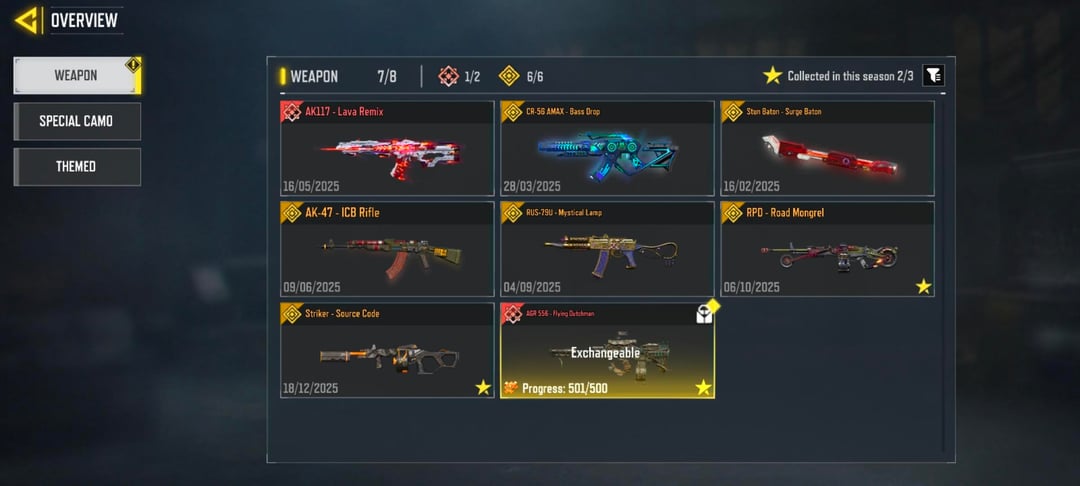Open the filter button beside collected count
The width and height of the screenshot is (1080, 486).
pyautogui.click(x=932, y=76)
